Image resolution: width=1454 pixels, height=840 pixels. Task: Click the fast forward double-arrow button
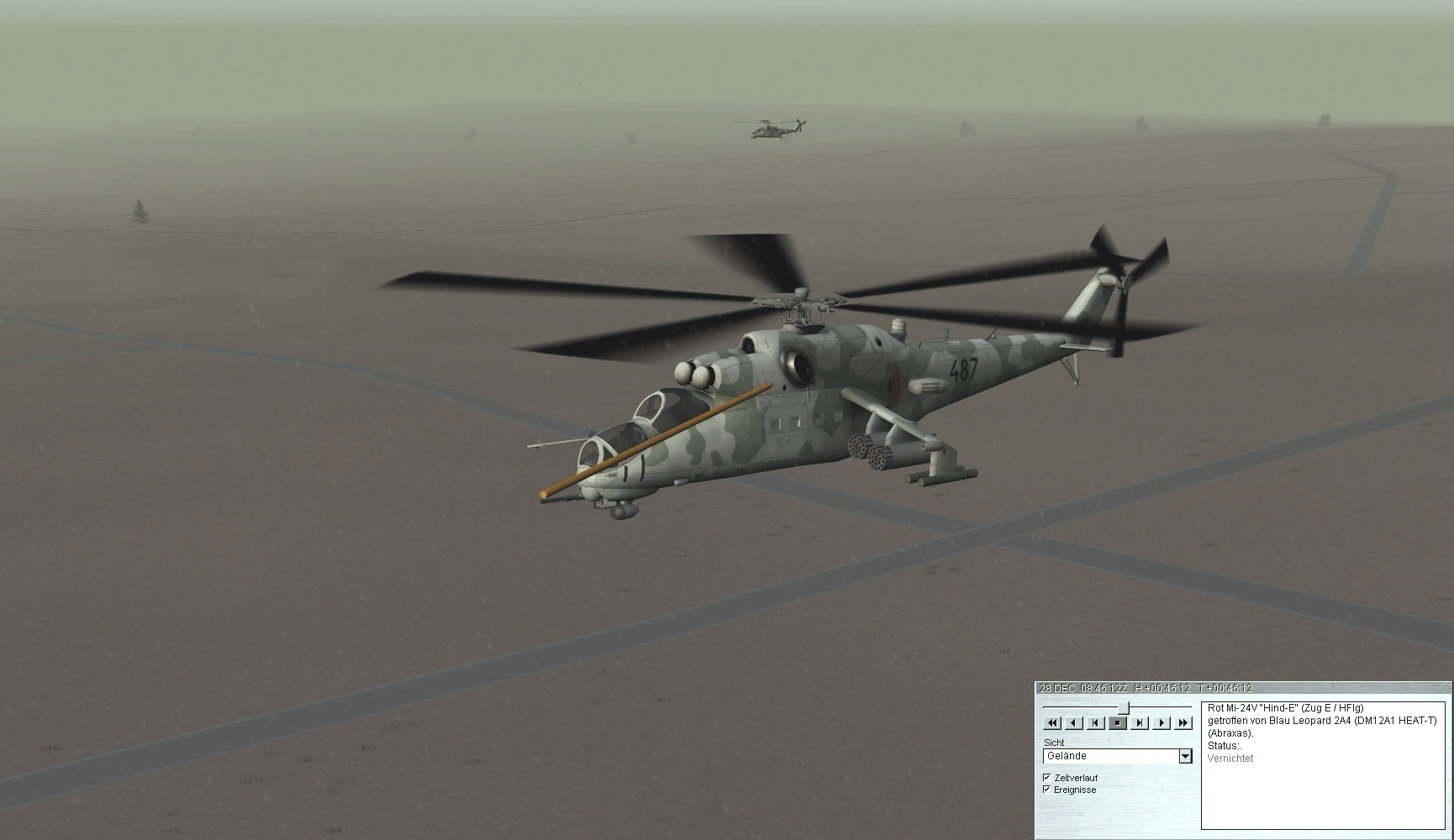click(x=1183, y=722)
